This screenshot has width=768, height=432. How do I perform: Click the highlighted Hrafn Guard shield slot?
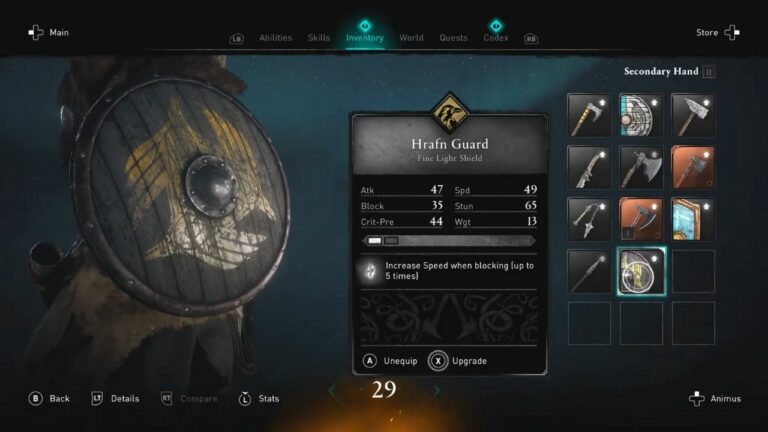641,271
